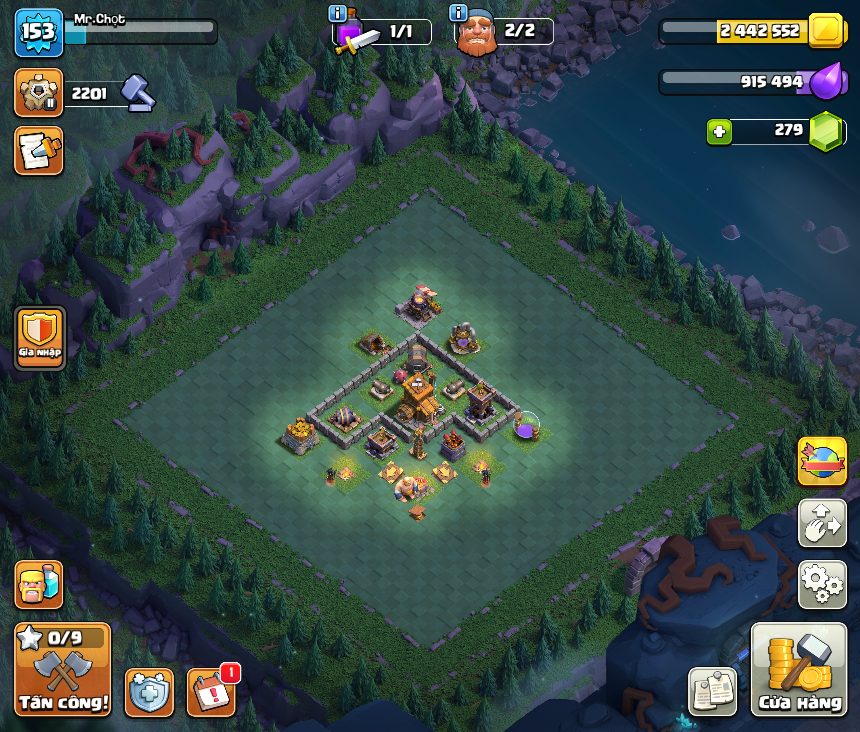Open the Builder Base league trophy button
Image resolution: width=860 pixels, height=732 pixels.
tap(39, 93)
